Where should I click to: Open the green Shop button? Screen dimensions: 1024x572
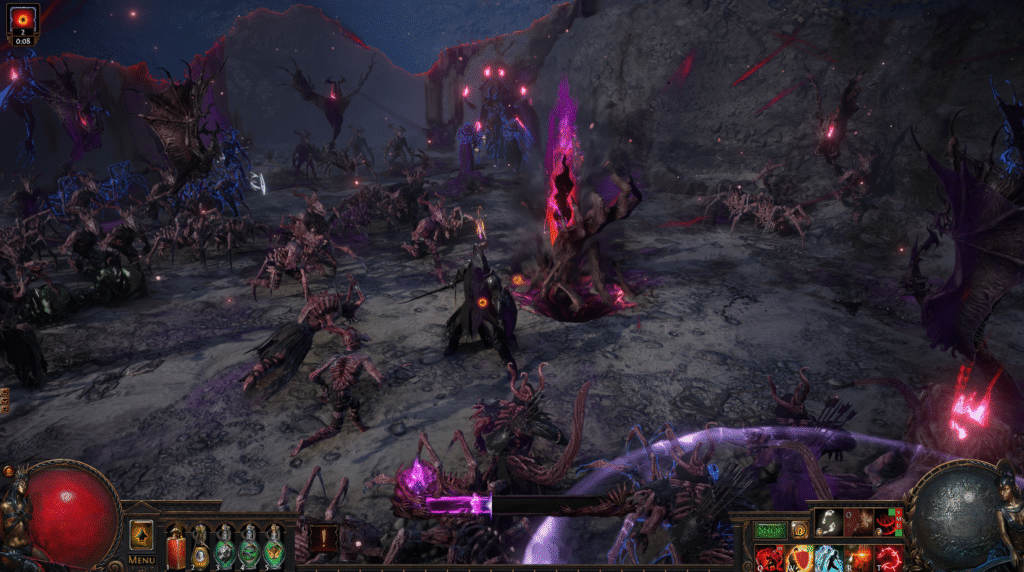point(770,530)
